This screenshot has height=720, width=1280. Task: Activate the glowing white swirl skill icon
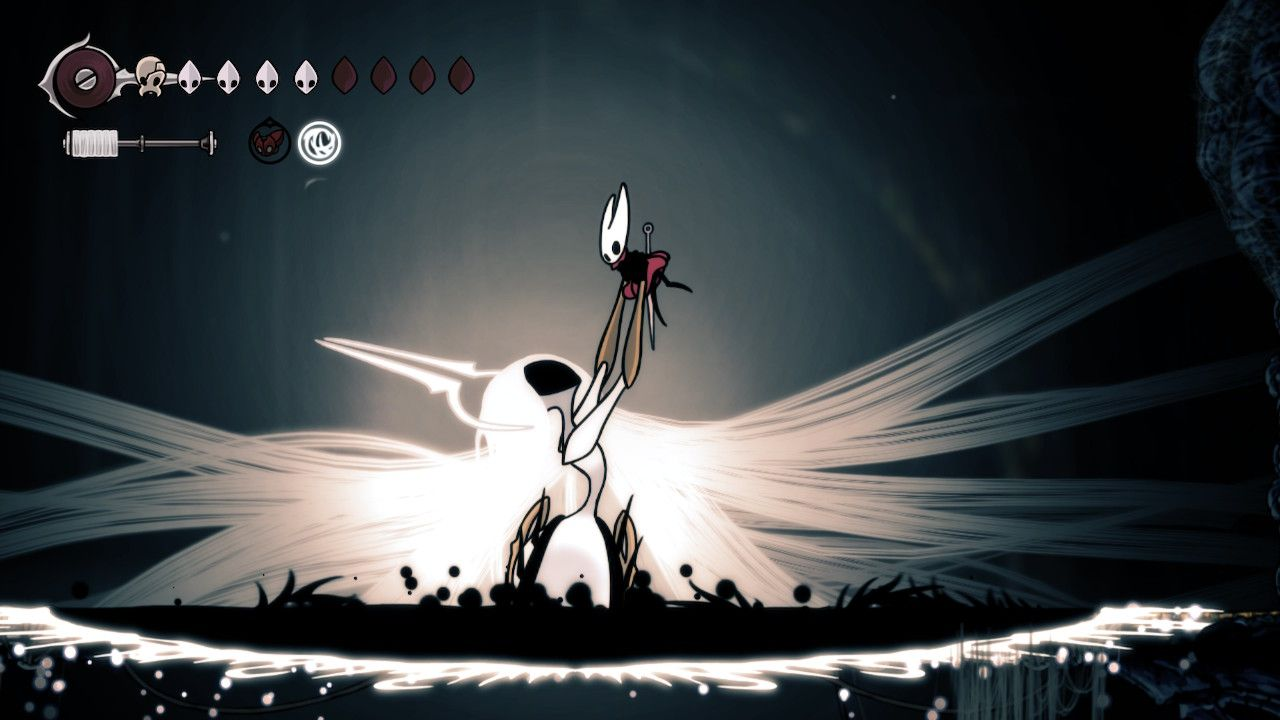[x=320, y=142]
